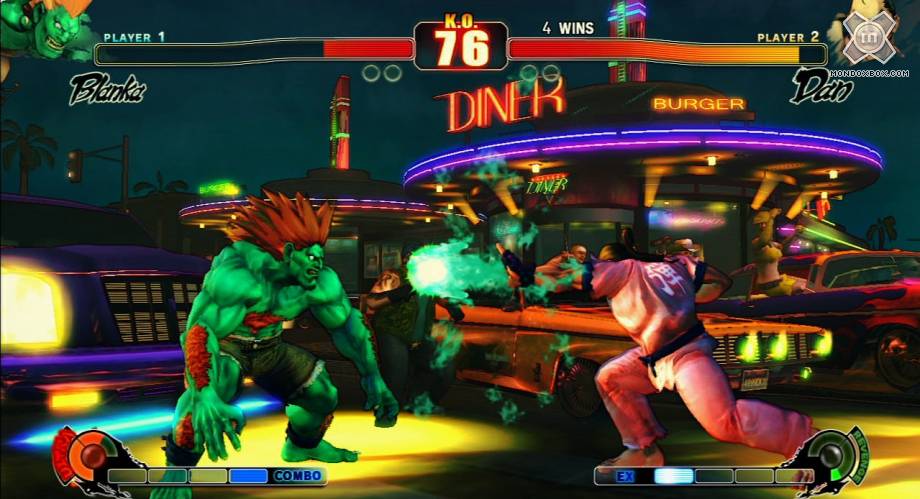
Task: Click Blanka's character portrait
Action: coord(45,28)
